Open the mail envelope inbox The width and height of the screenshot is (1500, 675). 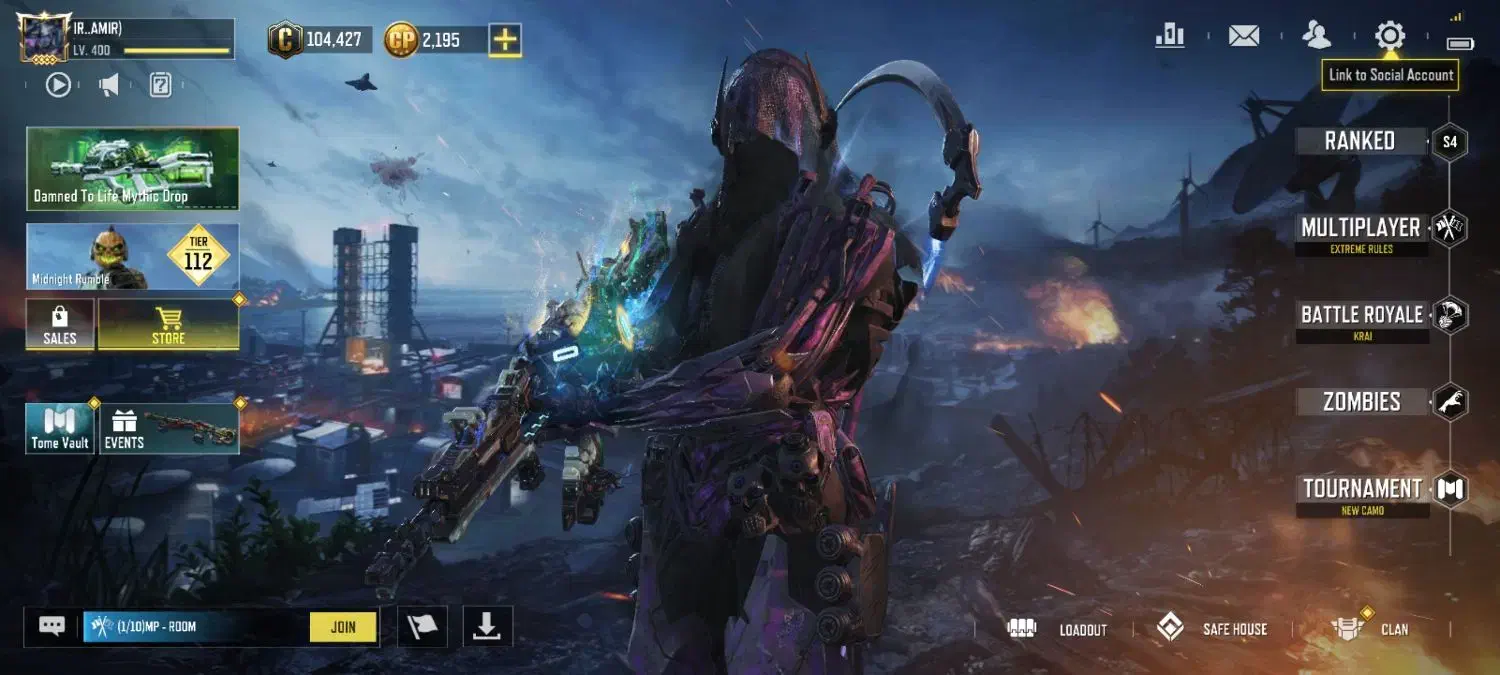1243,36
